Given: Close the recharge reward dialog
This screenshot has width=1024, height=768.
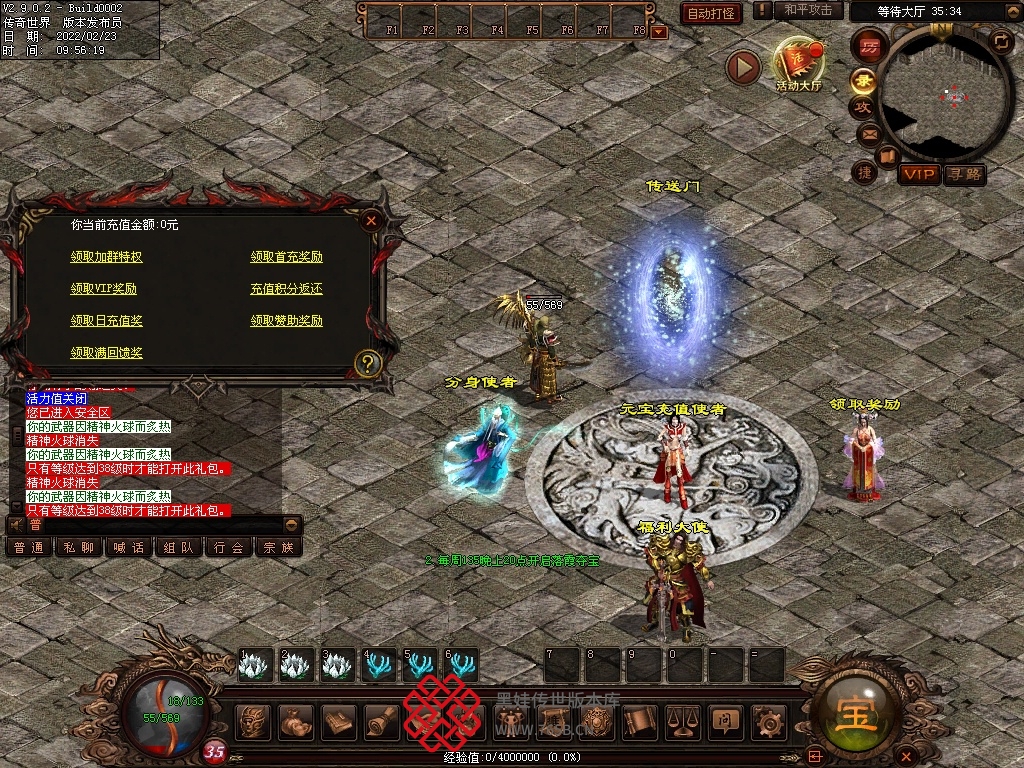Looking at the screenshot, I should tap(371, 220).
